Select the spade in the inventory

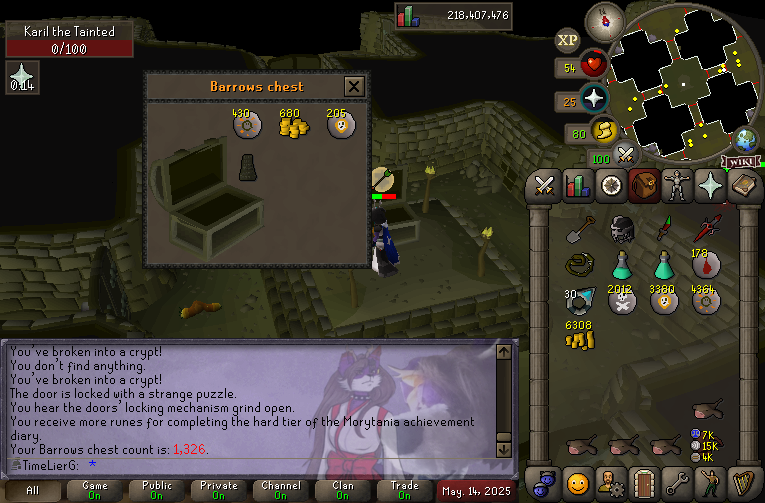click(x=579, y=230)
